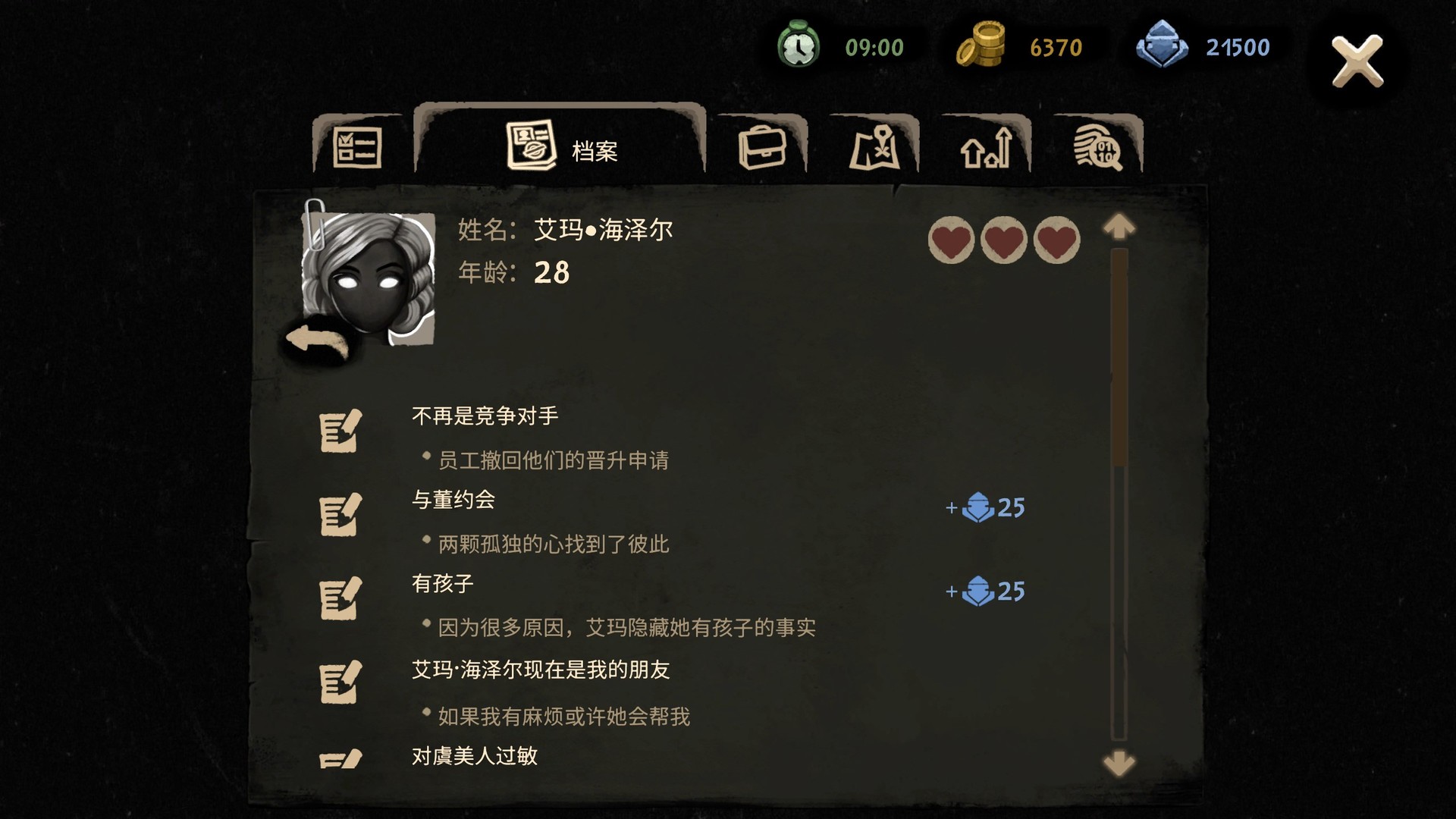Switch to the ID card tab
The image size is (1456, 819).
(357, 146)
